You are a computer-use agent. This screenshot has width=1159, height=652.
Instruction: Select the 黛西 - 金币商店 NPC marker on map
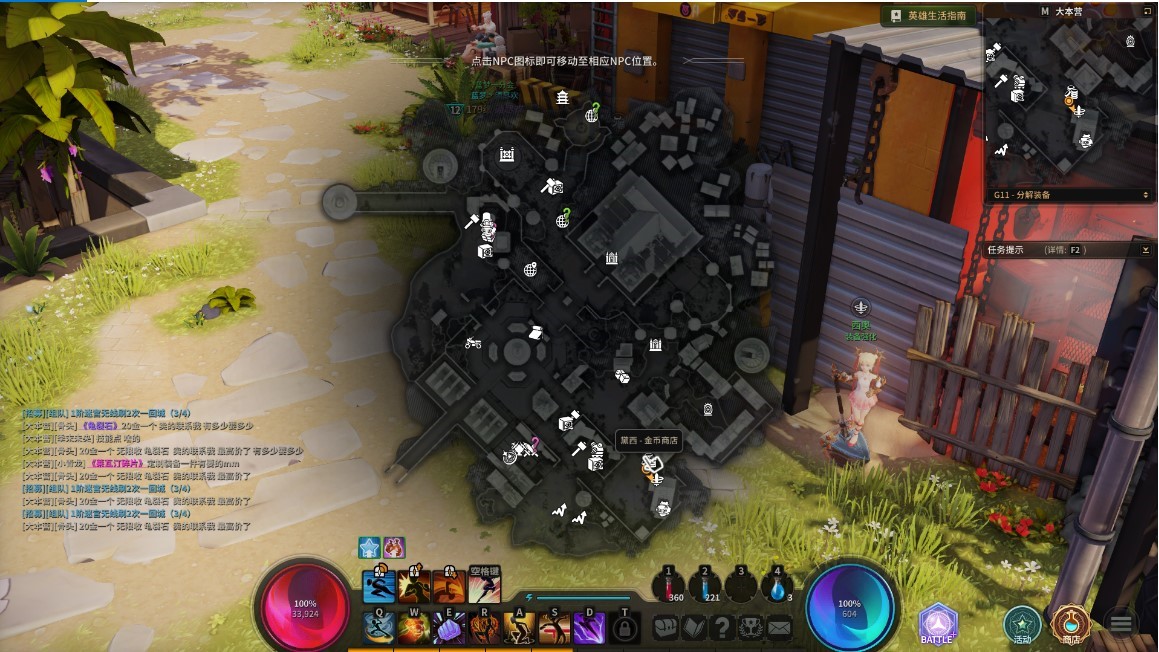[x=651, y=464]
